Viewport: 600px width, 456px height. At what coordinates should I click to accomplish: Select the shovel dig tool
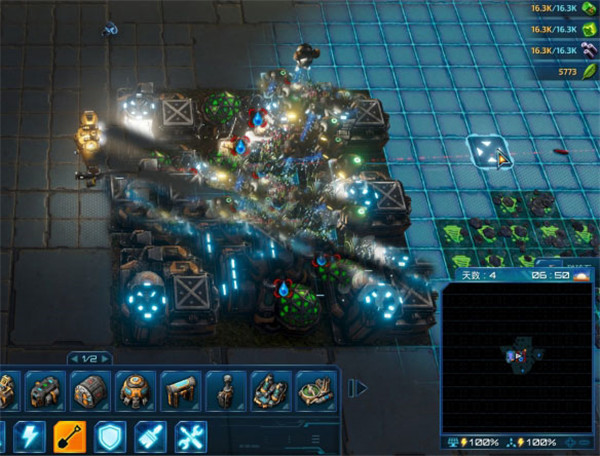click(68, 435)
